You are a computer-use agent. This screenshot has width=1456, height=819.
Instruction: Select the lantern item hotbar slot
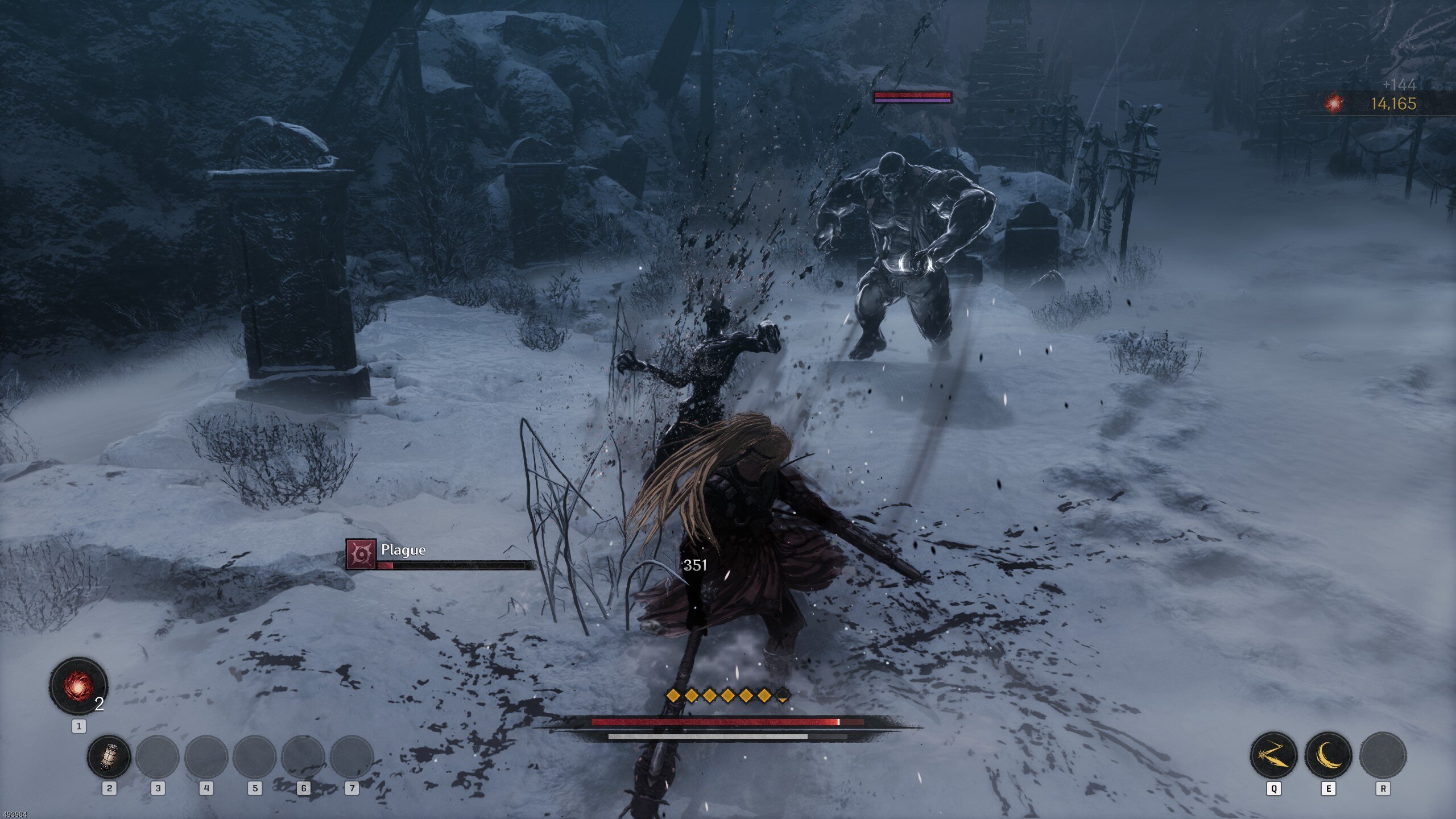(109, 757)
